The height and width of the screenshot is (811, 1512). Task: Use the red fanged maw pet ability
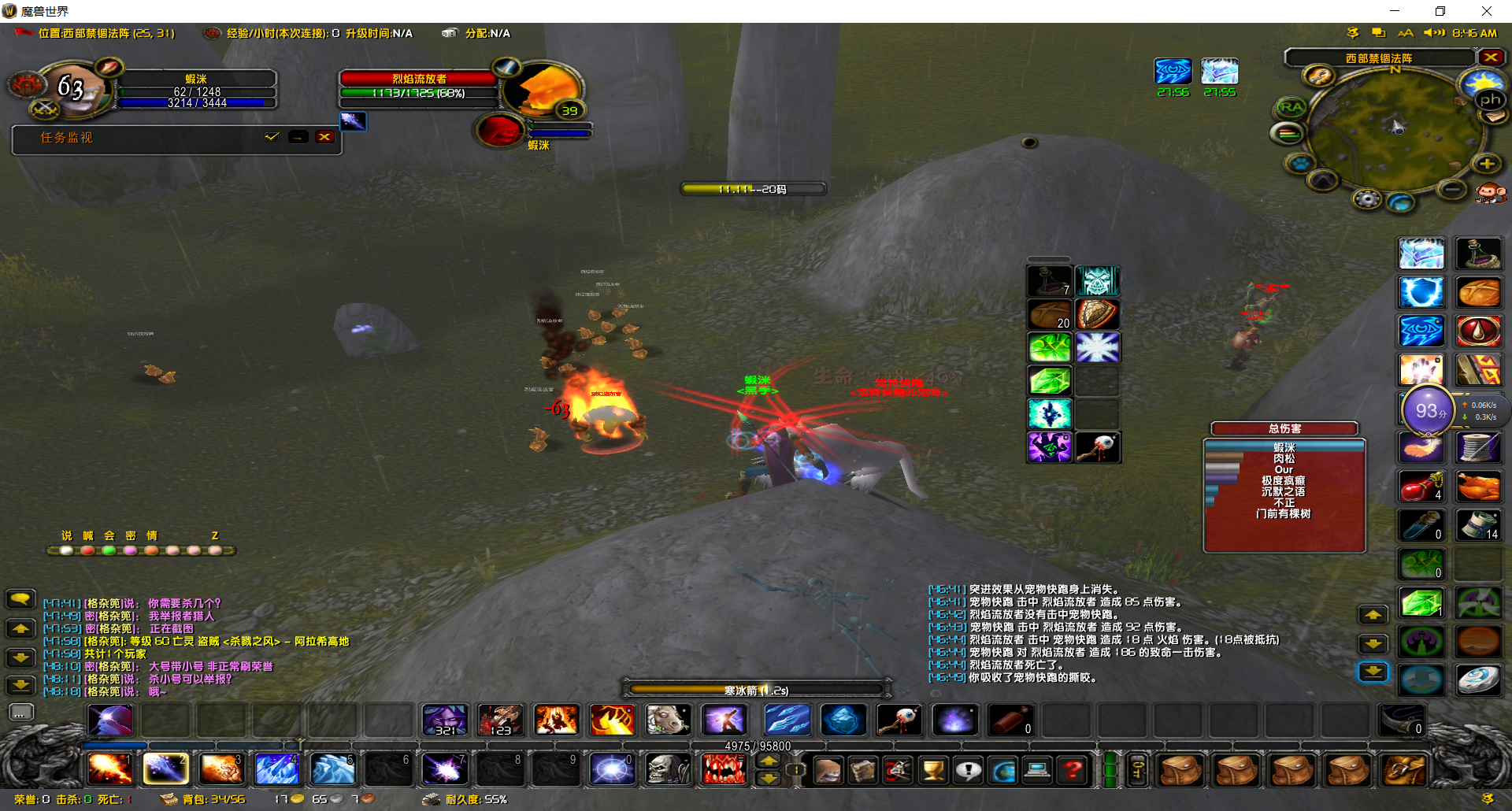pos(723,768)
